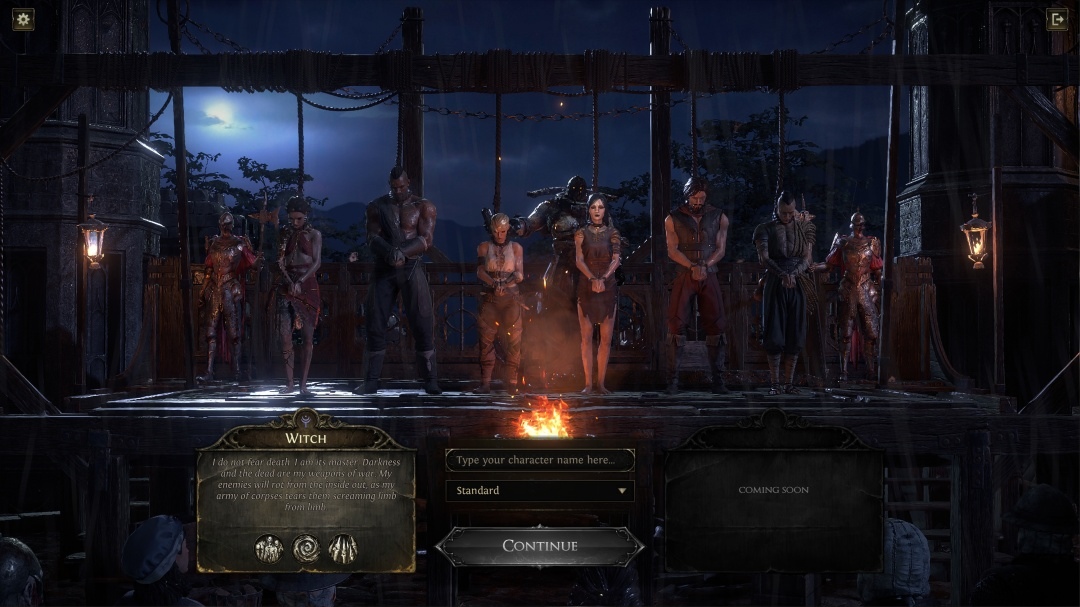The image size is (1080, 607).
Task: Confirm with the Continue button
Action: click(540, 546)
